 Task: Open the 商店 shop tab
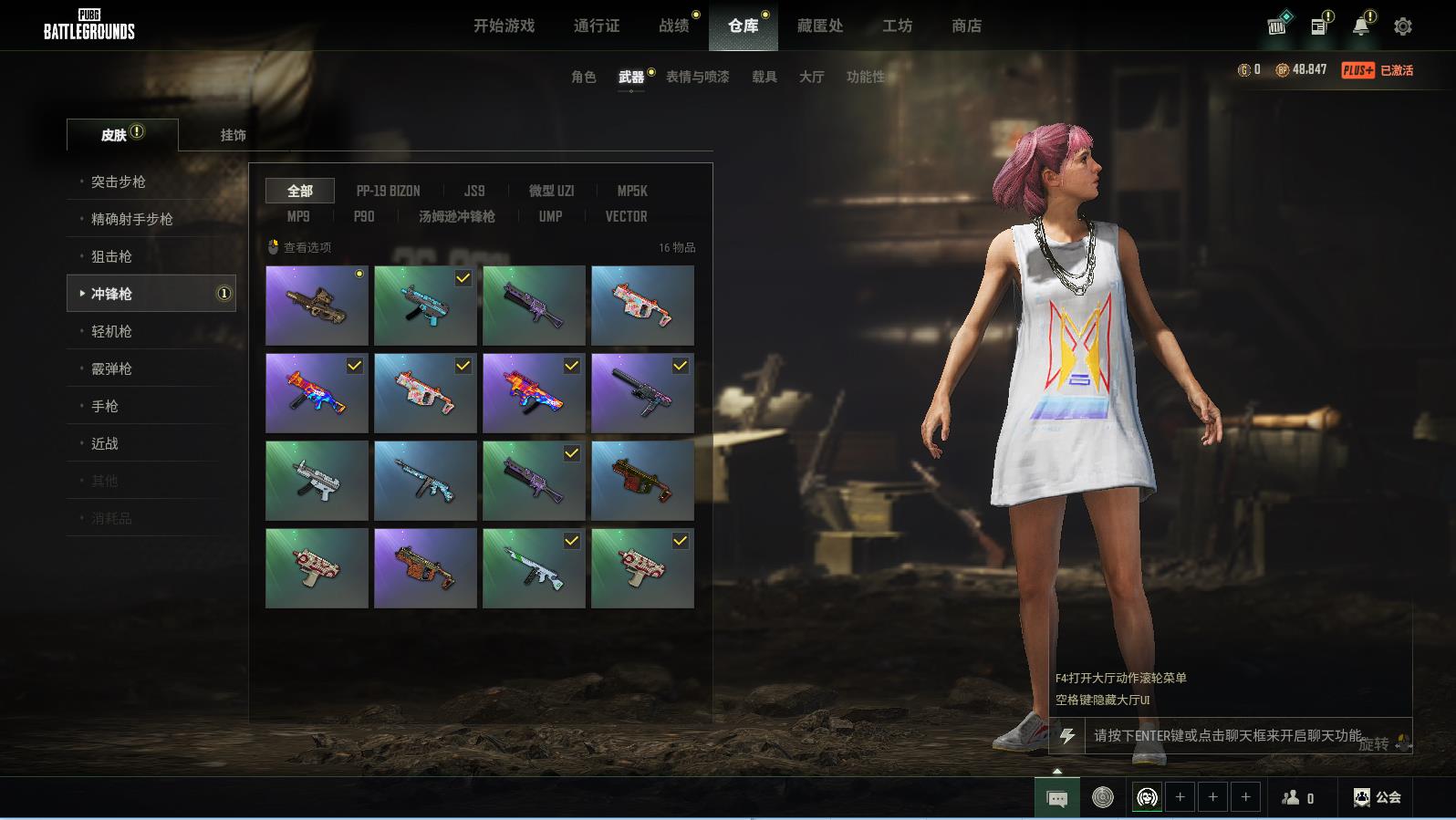[966, 26]
